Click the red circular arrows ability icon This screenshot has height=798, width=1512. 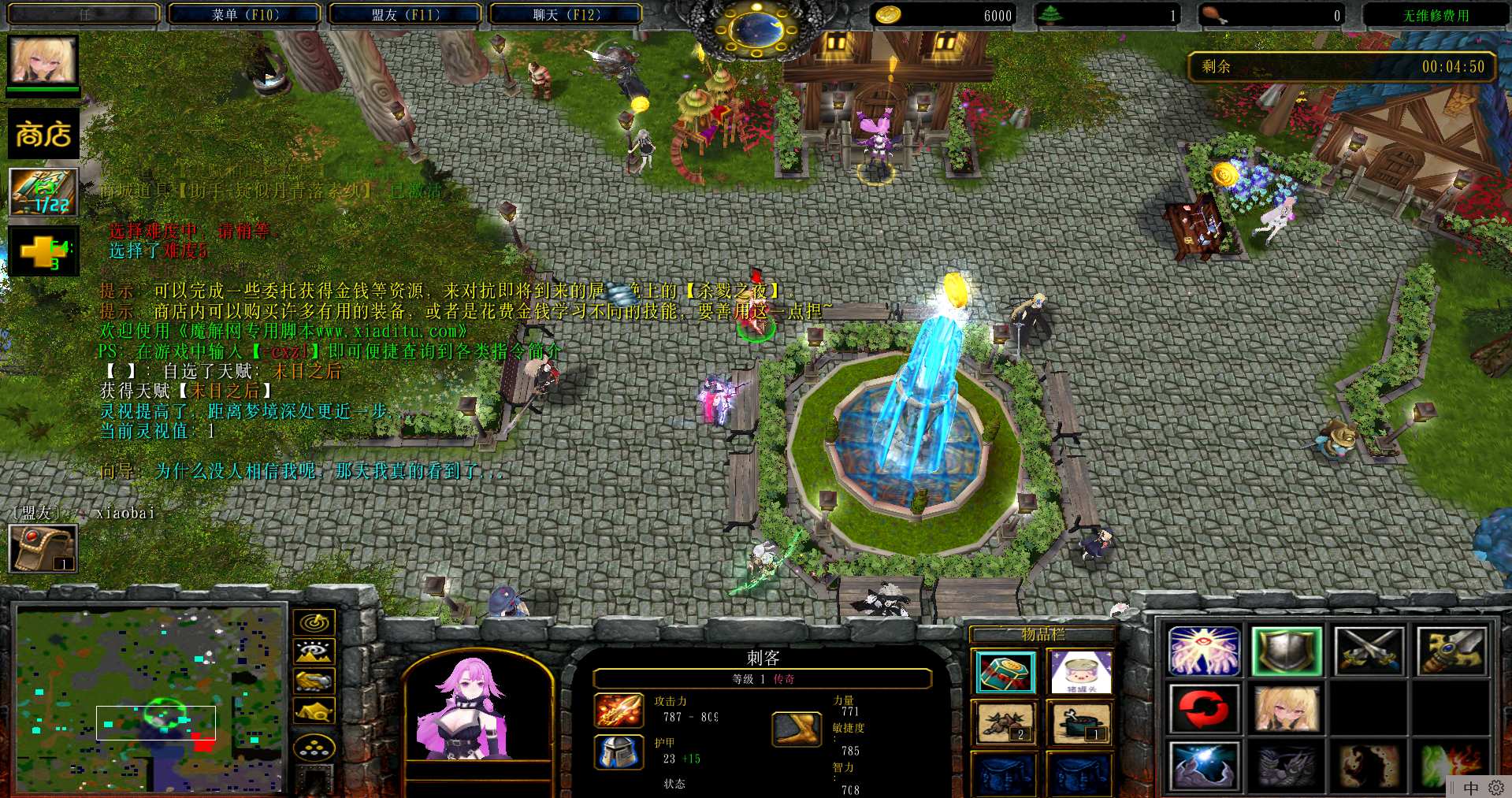click(1204, 708)
